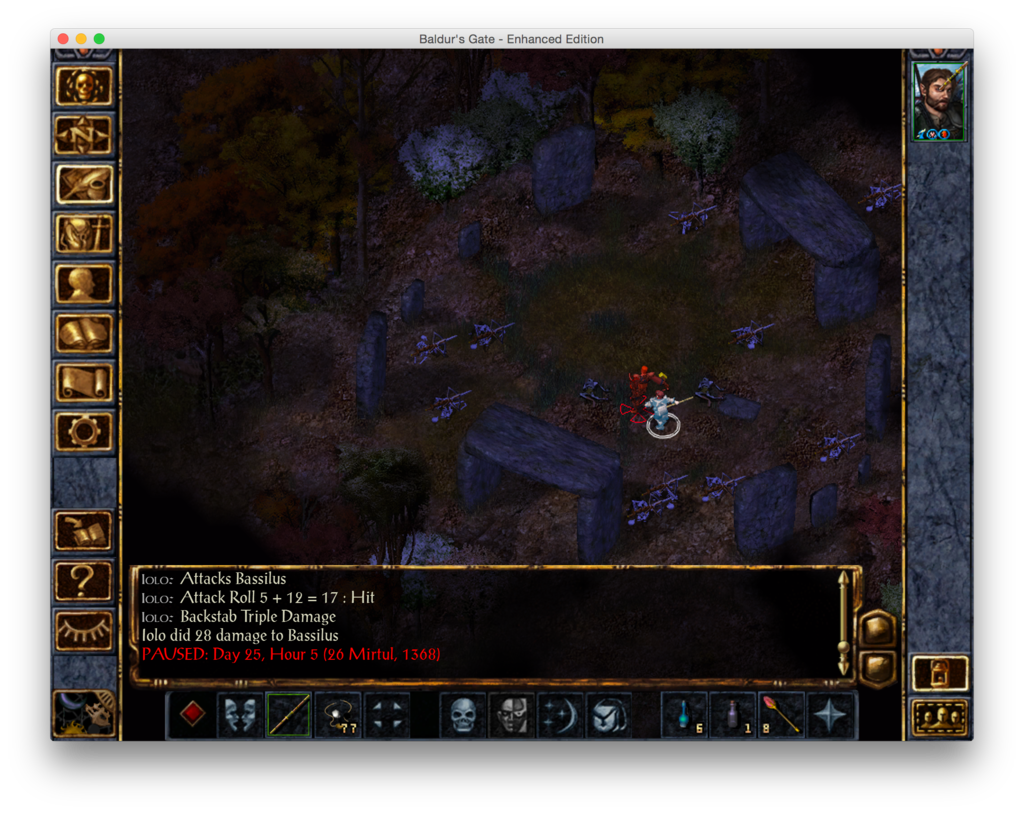Screen dimensions: 1024x813
Task: Select the equipped quarterstaff weapon slot
Action: 289,714
